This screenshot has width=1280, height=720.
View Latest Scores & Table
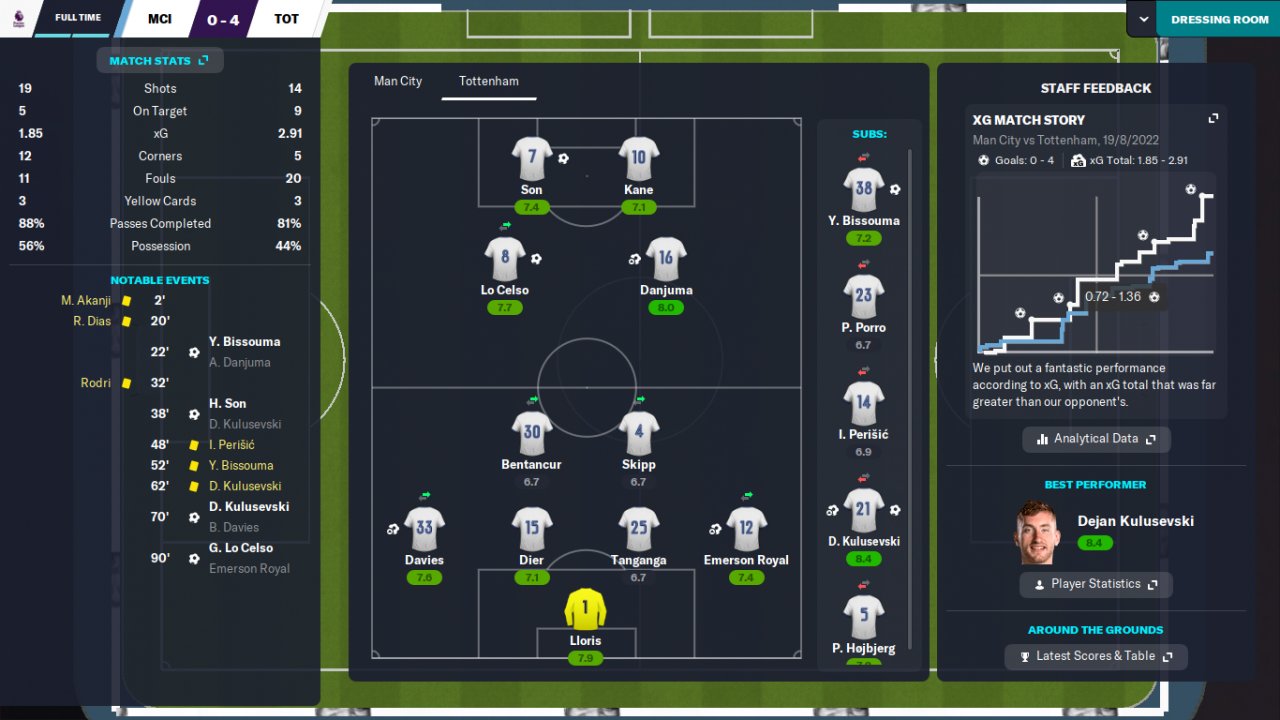1096,656
